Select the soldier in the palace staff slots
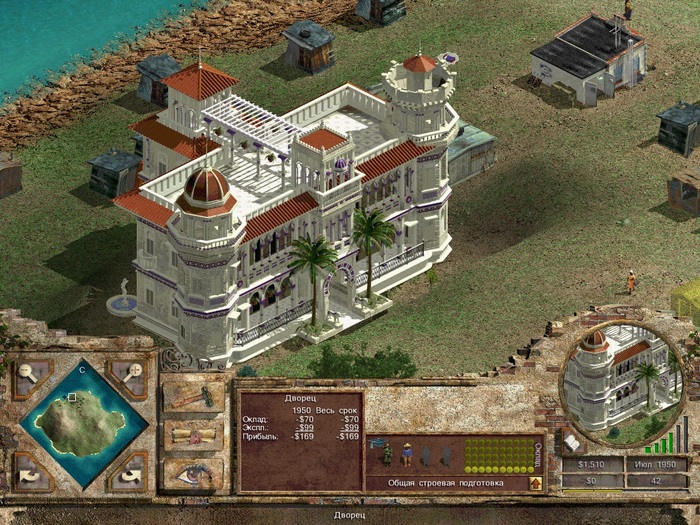Viewport: 700px width, 525px height. (387, 455)
